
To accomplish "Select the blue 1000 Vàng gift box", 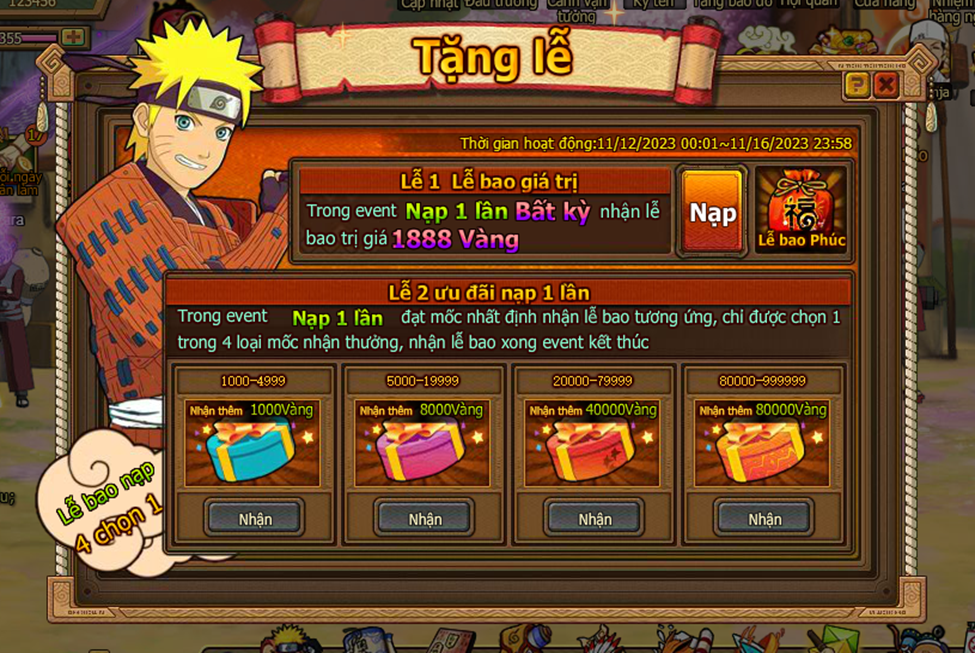I will 252,452.
